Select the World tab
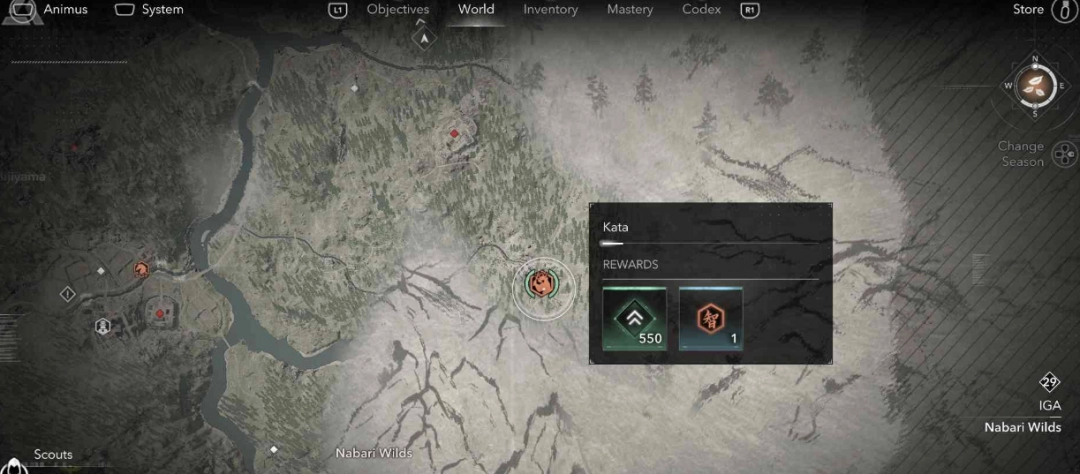 476,10
